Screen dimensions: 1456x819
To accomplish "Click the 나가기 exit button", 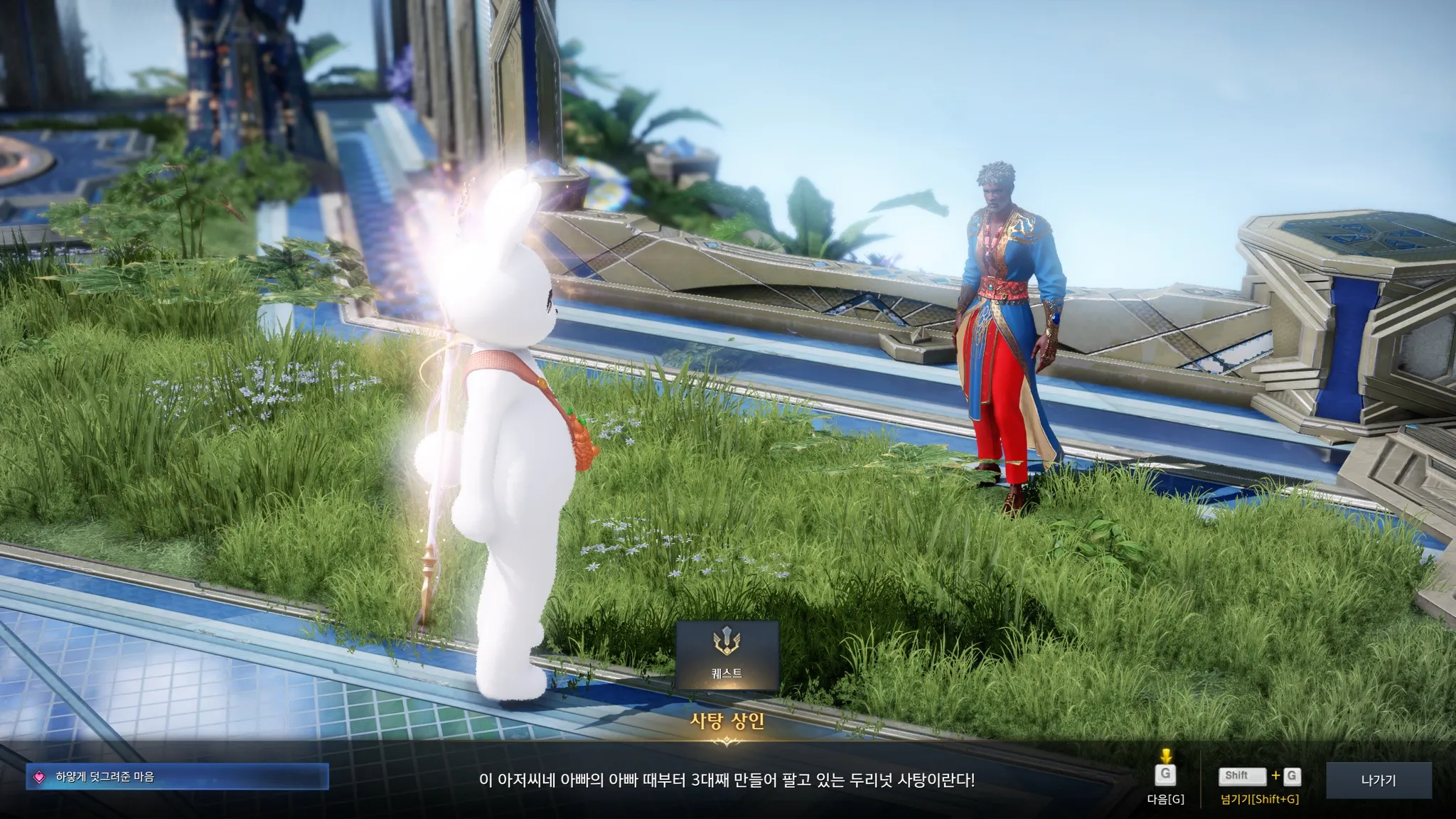I will [x=1379, y=780].
